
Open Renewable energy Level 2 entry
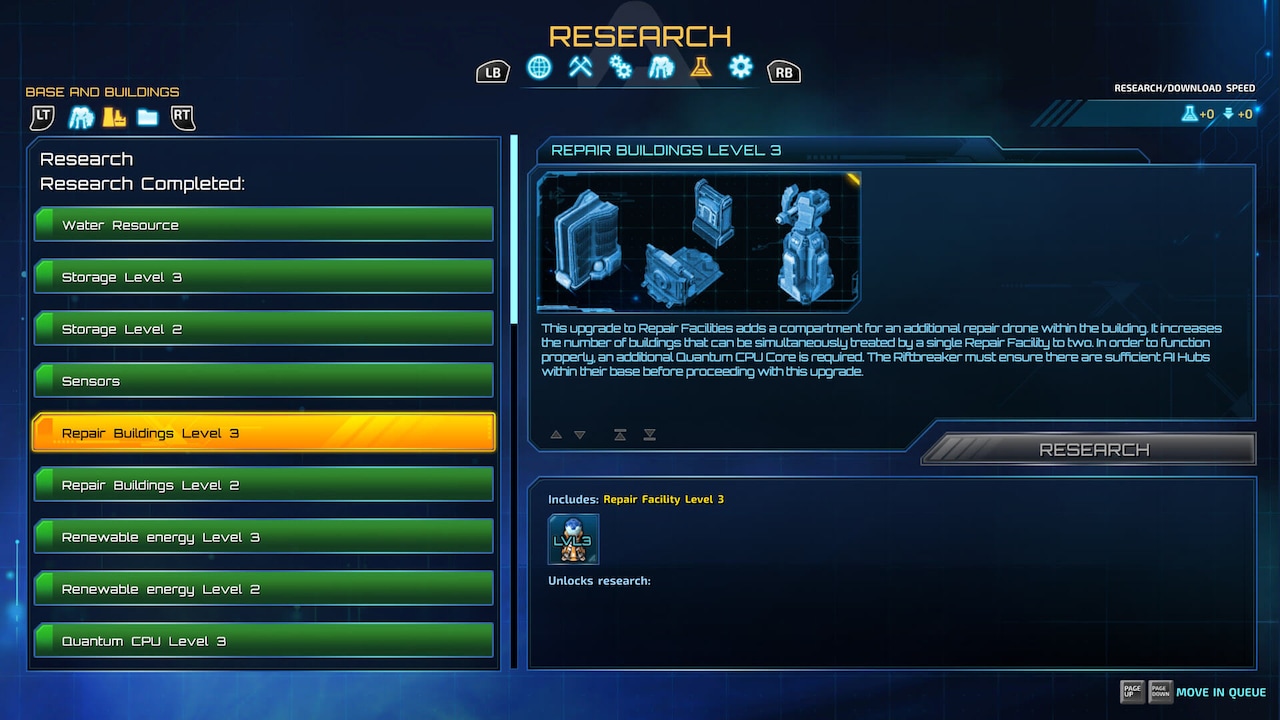pos(264,589)
